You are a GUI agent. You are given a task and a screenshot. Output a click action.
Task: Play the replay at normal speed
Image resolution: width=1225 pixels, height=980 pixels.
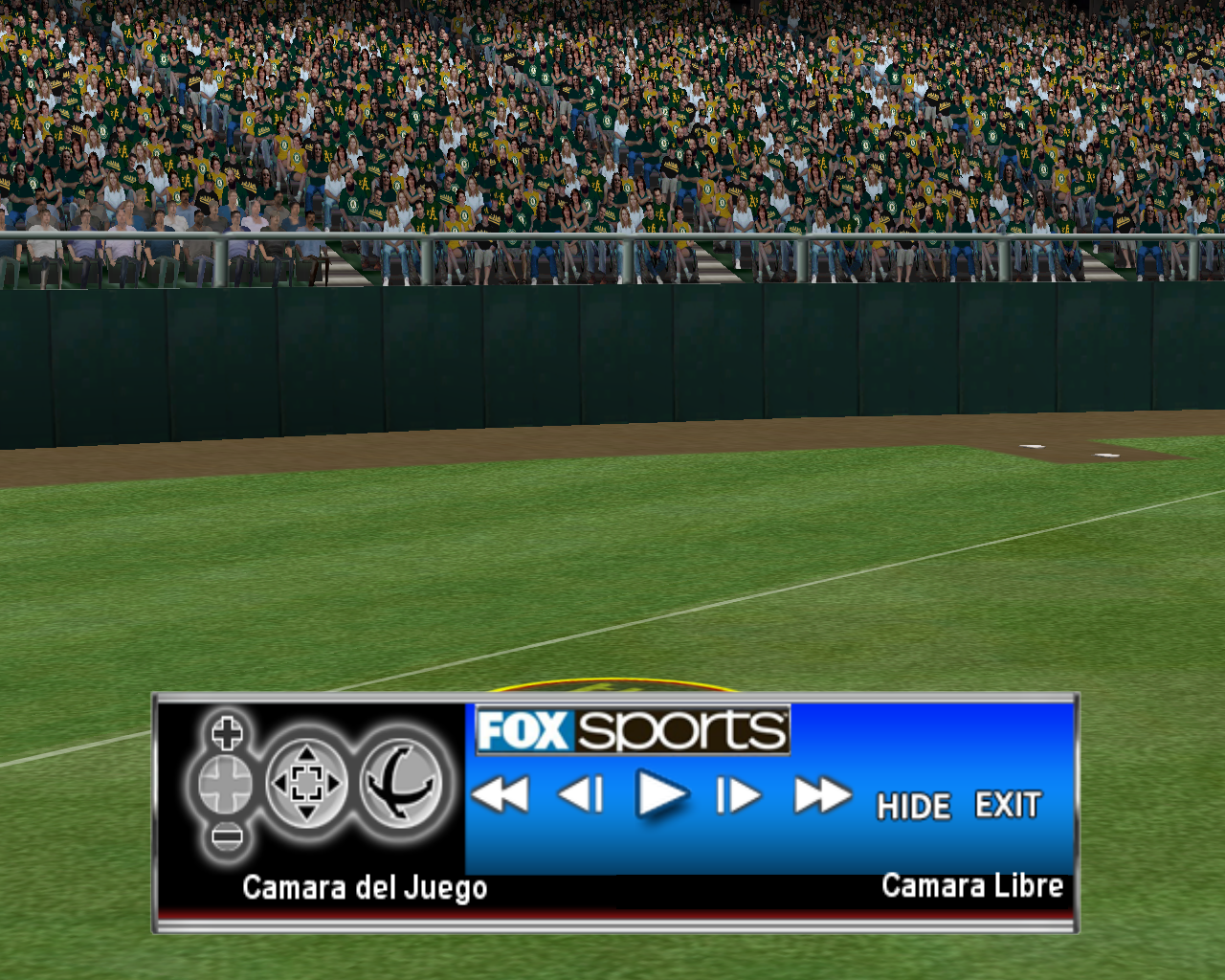[x=661, y=795]
